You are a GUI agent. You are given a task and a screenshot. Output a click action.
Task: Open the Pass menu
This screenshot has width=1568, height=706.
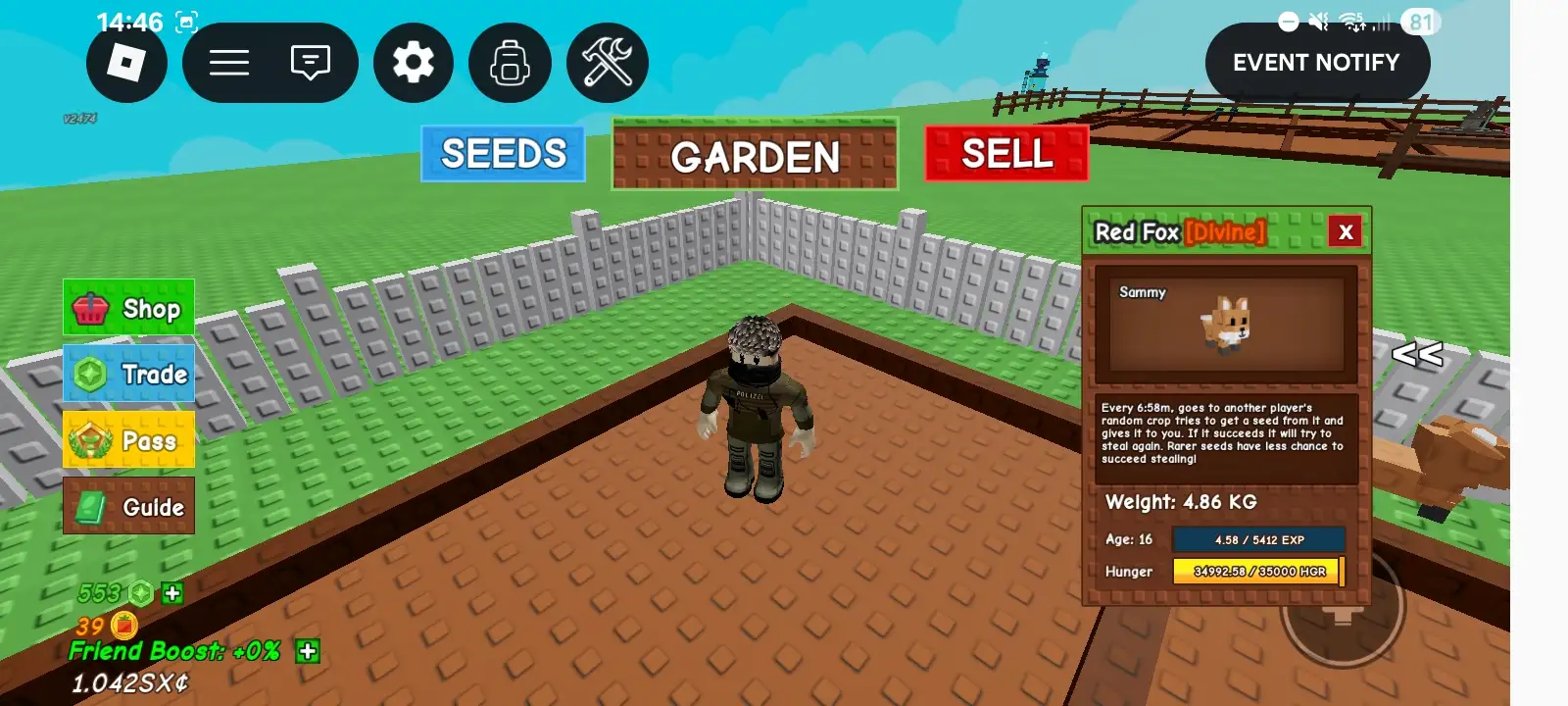click(x=129, y=440)
